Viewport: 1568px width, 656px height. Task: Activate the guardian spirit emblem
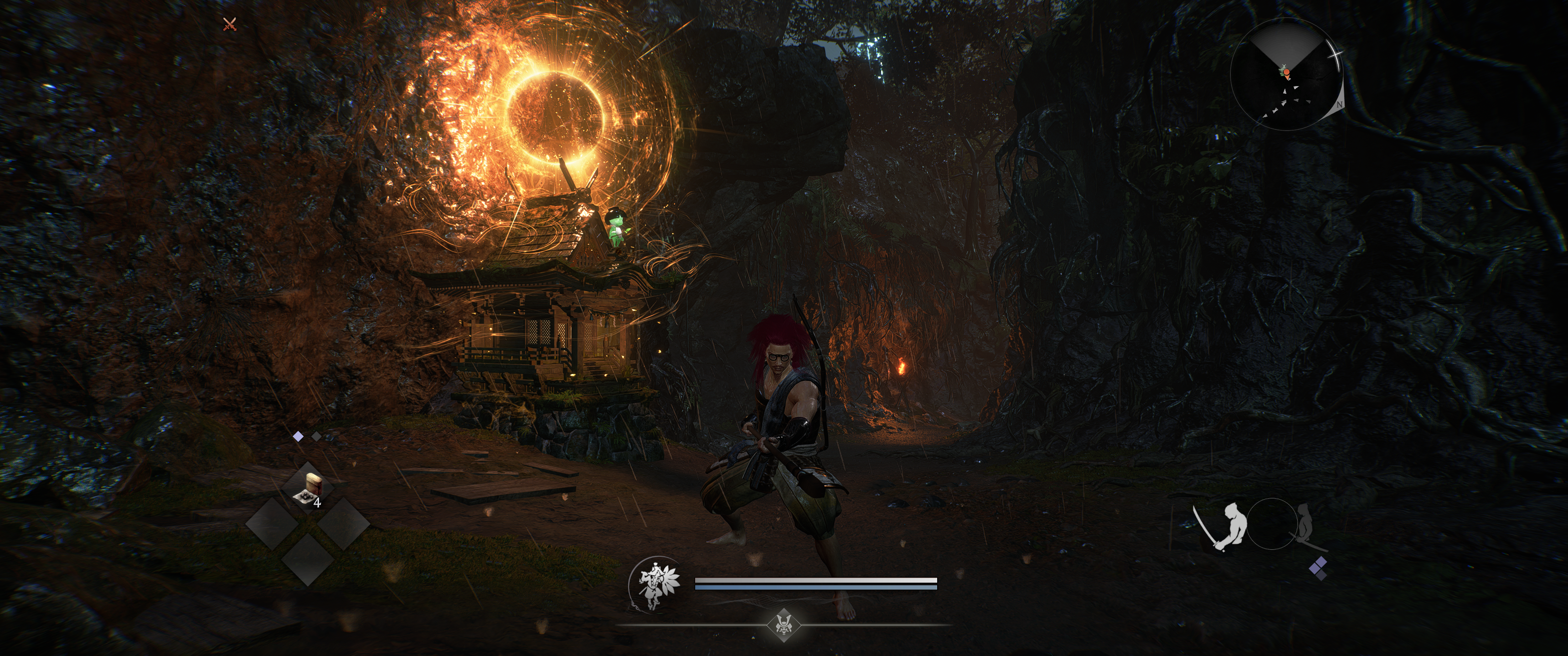click(x=653, y=584)
